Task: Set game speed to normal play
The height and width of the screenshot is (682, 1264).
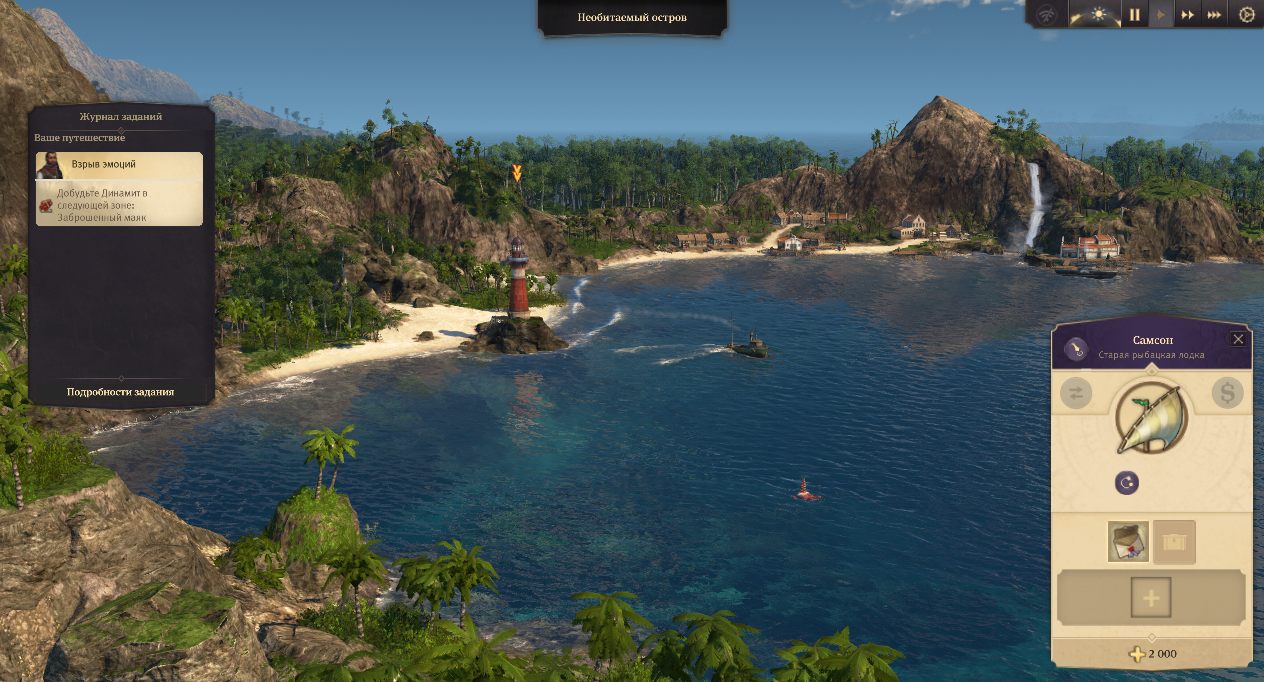Action: 1161,15
